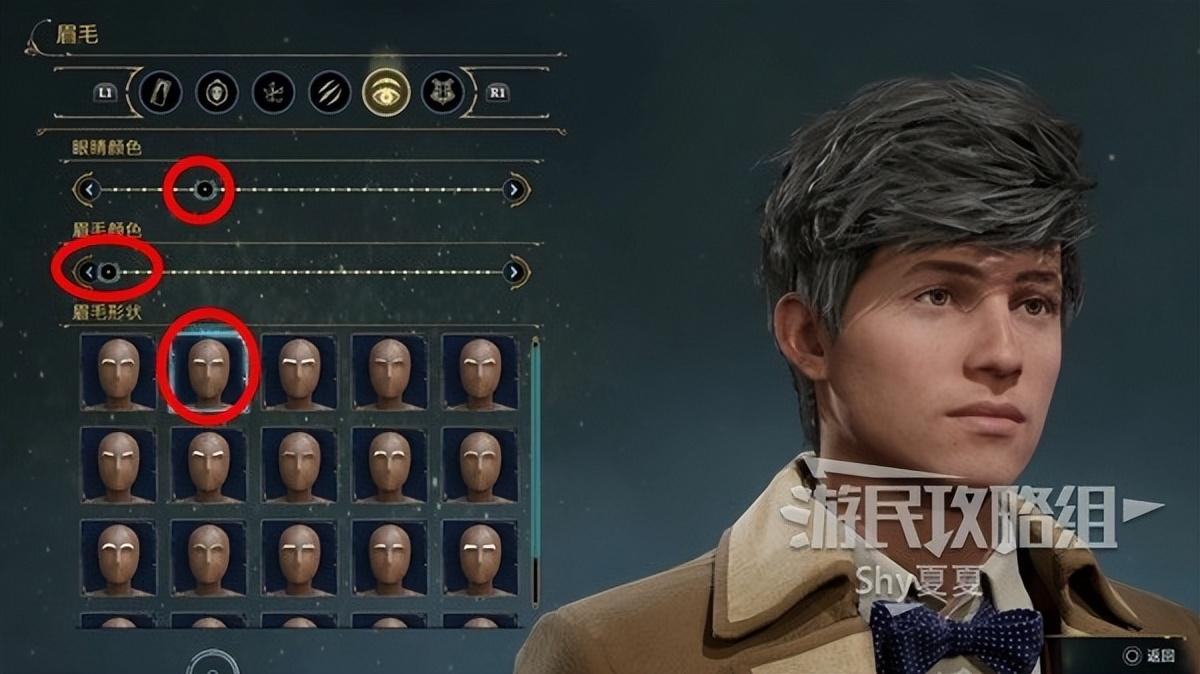Image resolution: width=1200 pixels, height=674 pixels.
Task: Switch to the face shape tab
Action: (216, 92)
